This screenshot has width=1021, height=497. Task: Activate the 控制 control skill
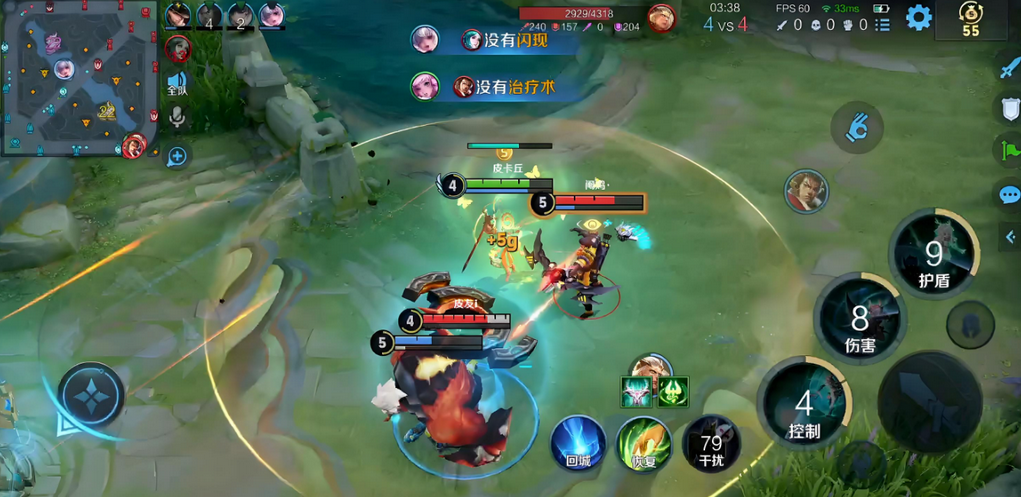[805, 406]
